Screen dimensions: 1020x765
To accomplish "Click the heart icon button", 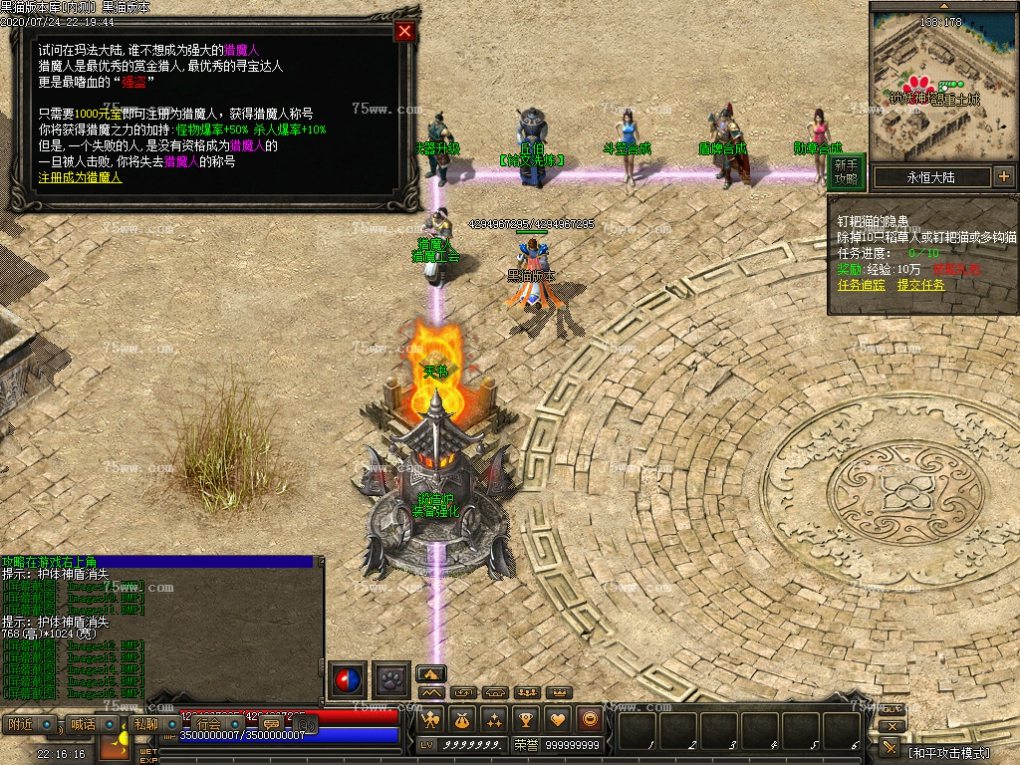I will click(x=558, y=718).
